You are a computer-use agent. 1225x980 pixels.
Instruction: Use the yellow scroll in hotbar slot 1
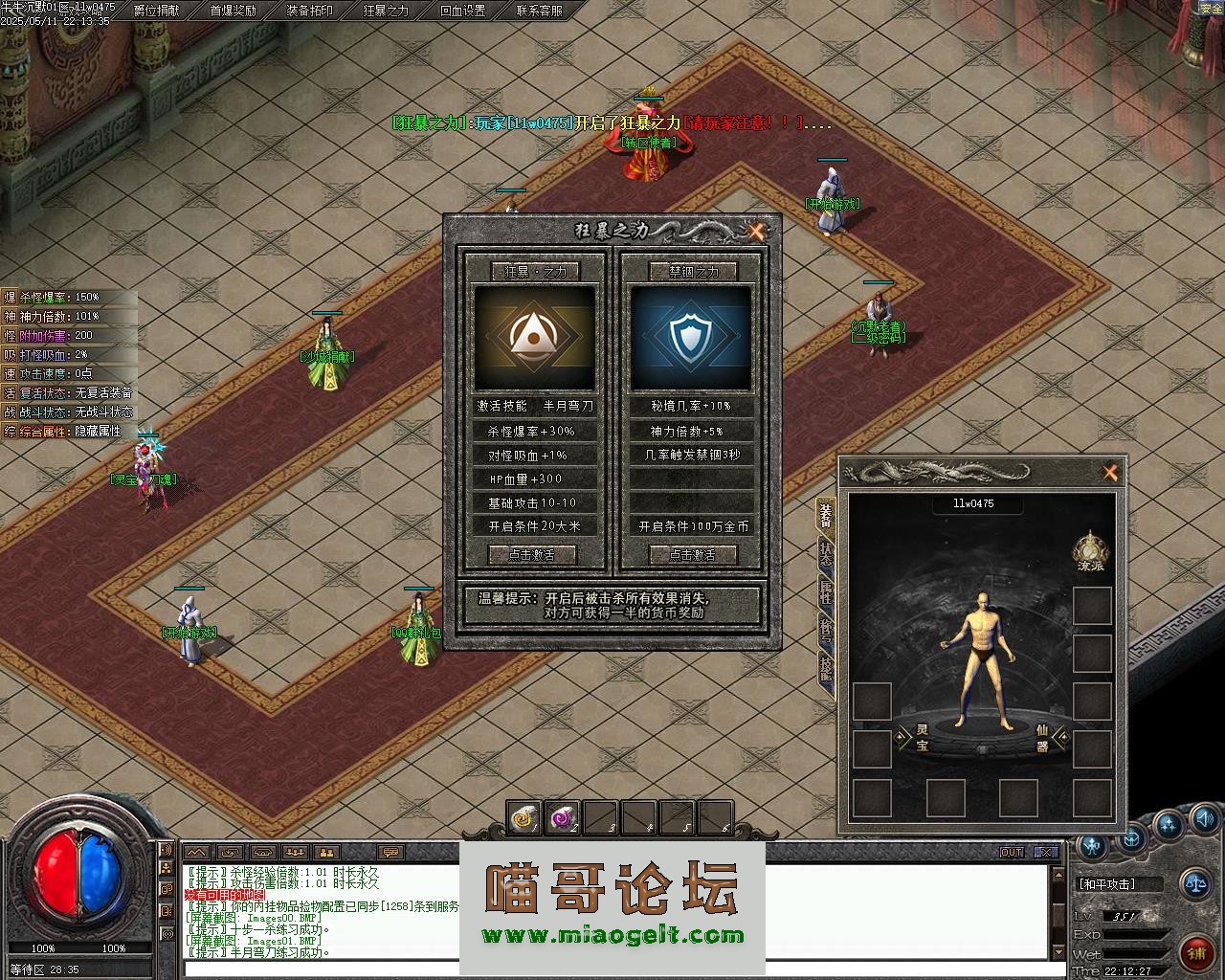523,817
